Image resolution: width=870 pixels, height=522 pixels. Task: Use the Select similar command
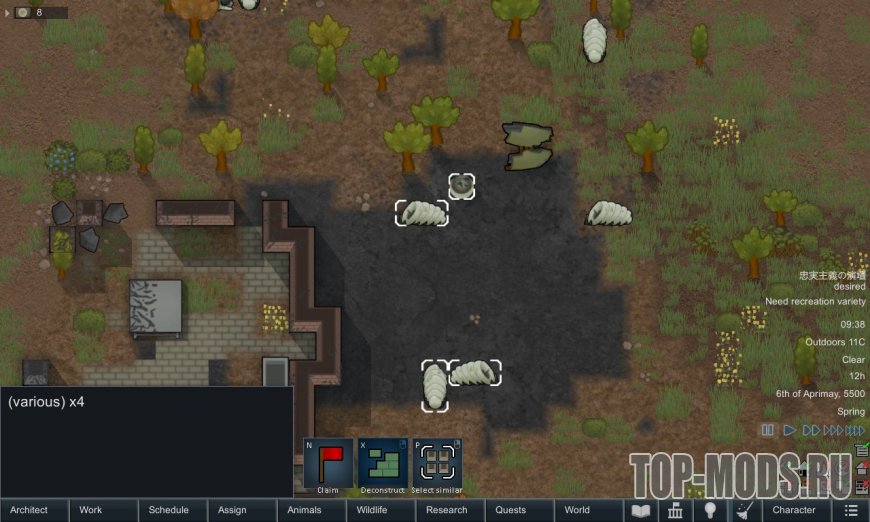[x=437, y=464]
